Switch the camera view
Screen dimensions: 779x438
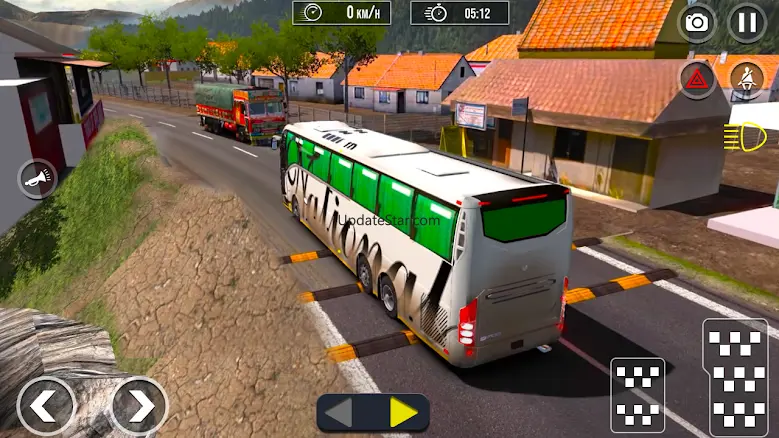[697, 23]
